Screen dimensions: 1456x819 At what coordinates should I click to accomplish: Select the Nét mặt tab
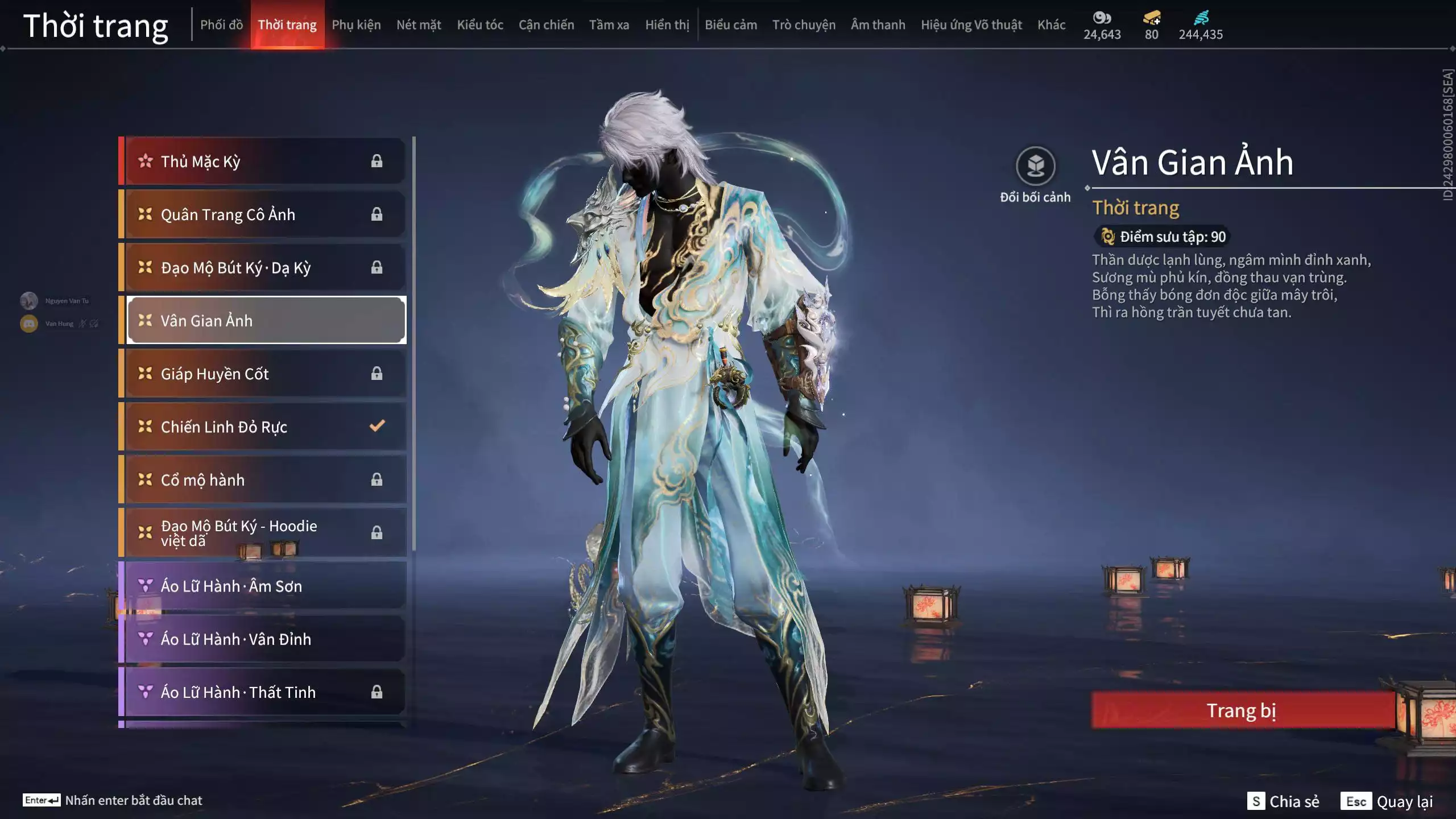click(419, 25)
